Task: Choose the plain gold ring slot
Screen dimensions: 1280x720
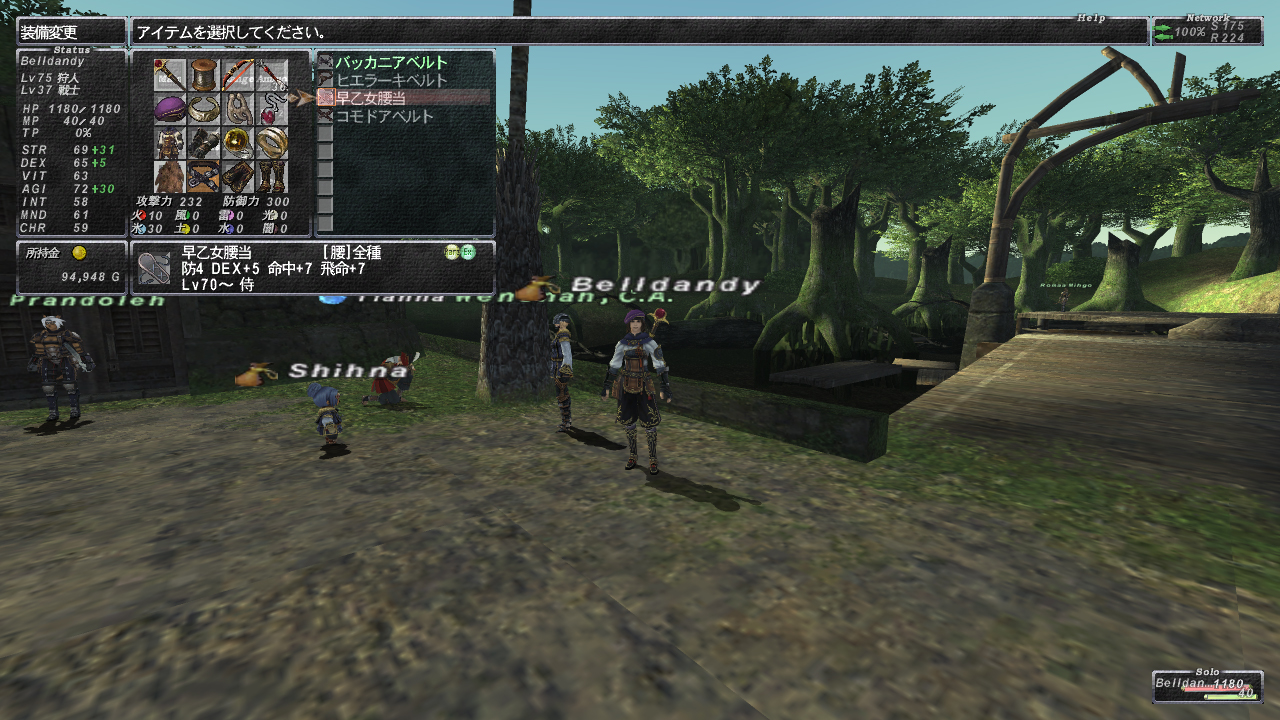Action: [x=271, y=143]
